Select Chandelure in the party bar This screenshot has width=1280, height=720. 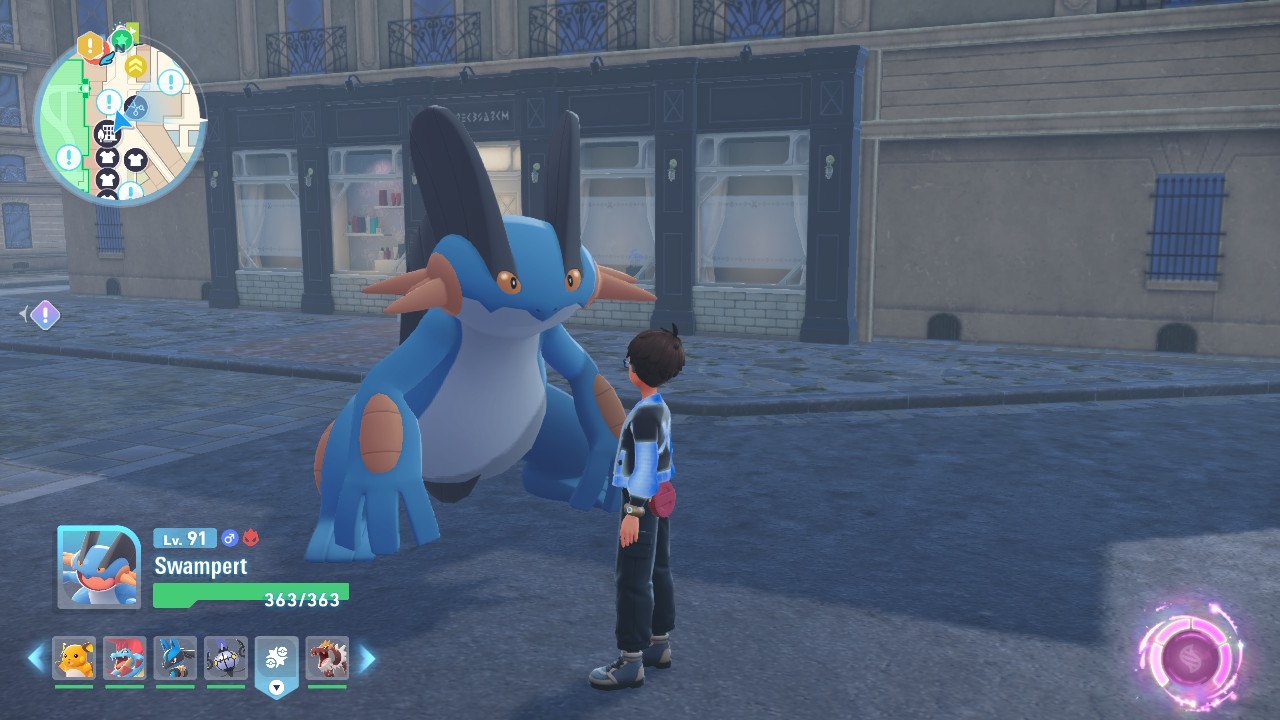225,658
